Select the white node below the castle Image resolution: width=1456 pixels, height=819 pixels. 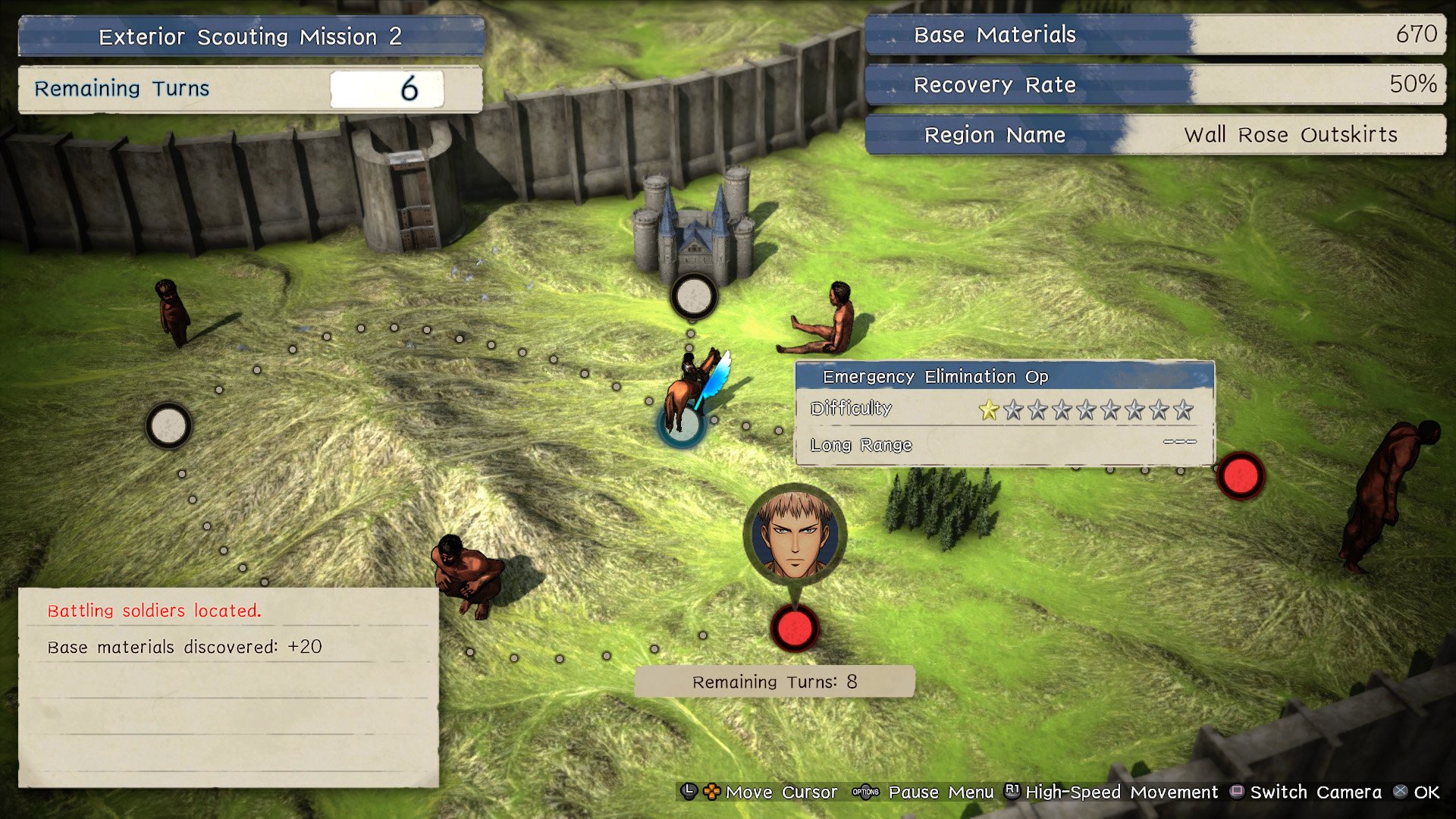pos(693,296)
